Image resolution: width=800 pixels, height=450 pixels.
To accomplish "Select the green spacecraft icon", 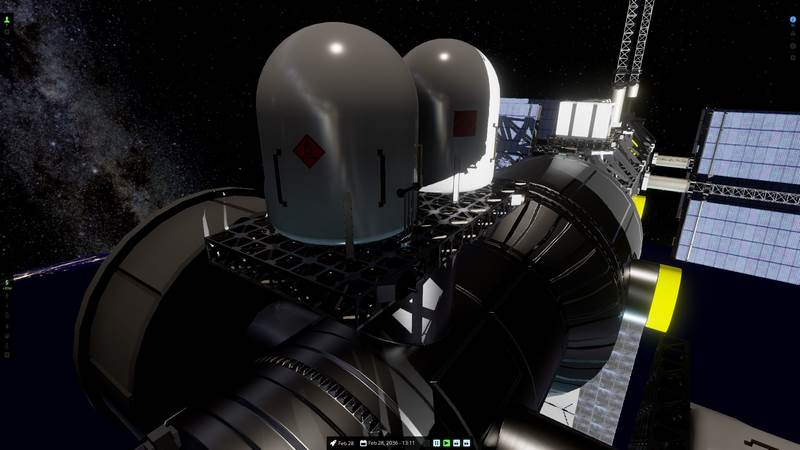I will click(6, 19).
